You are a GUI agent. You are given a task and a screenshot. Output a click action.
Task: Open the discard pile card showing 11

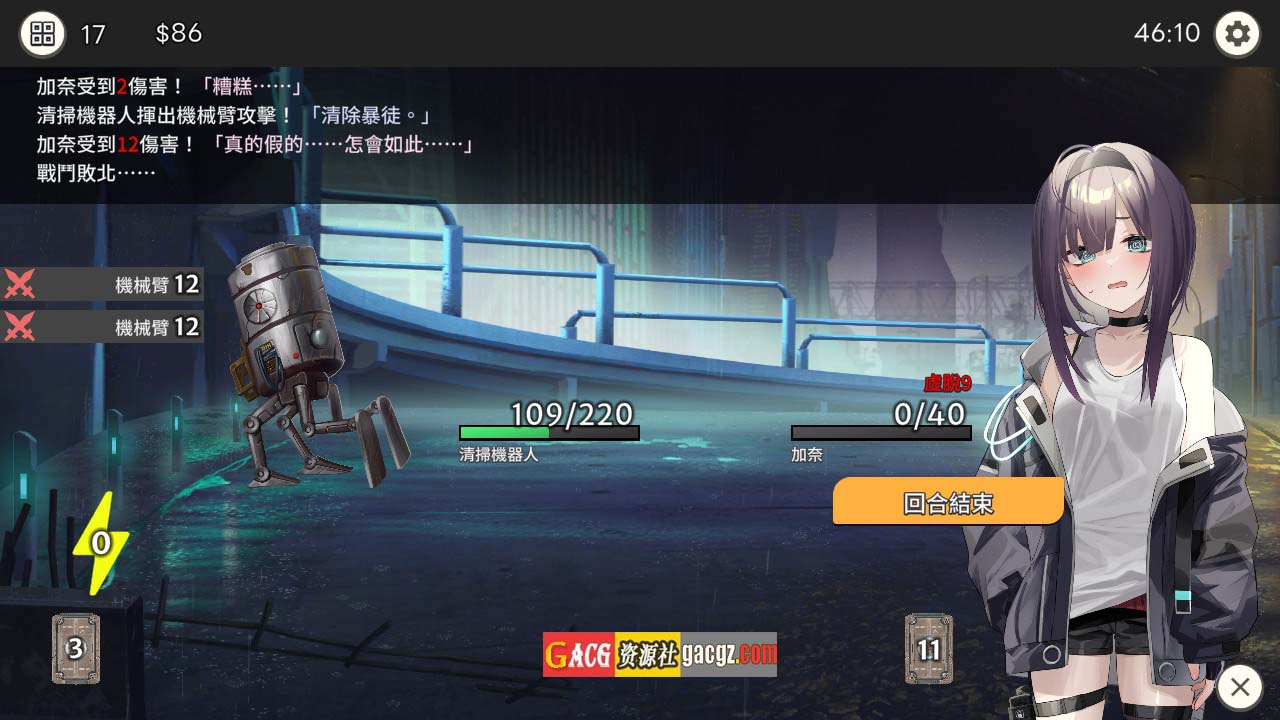[929, 649]
